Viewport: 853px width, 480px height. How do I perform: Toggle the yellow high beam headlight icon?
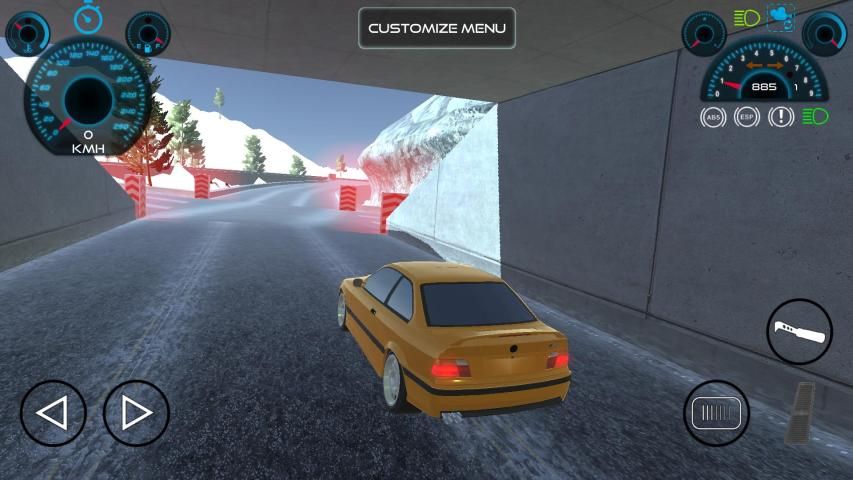[746, 18]
